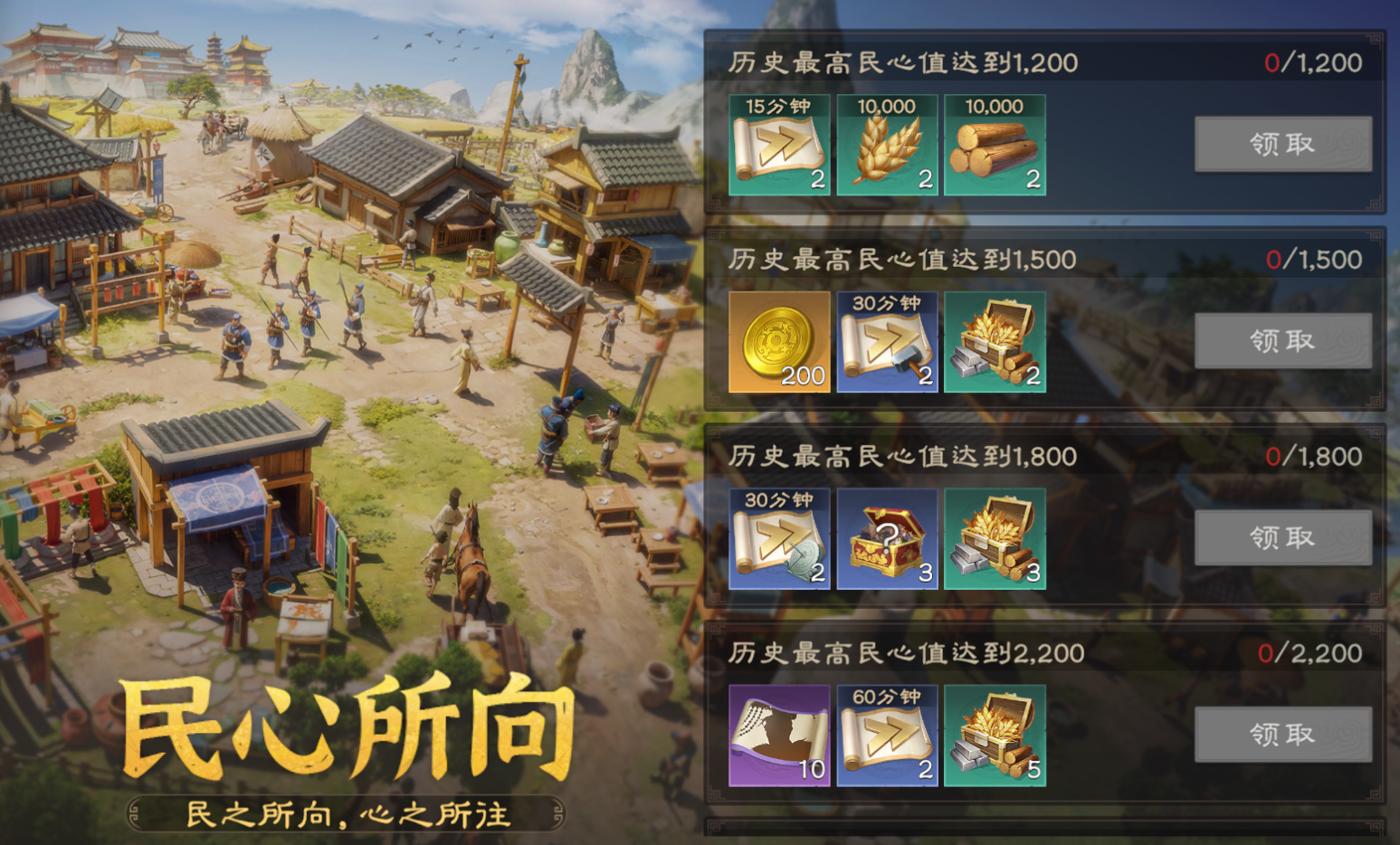The image size is (1400, 845).
Task: Select the 15分钟 speedup scroll reward icon
Action: click(778, 145)
